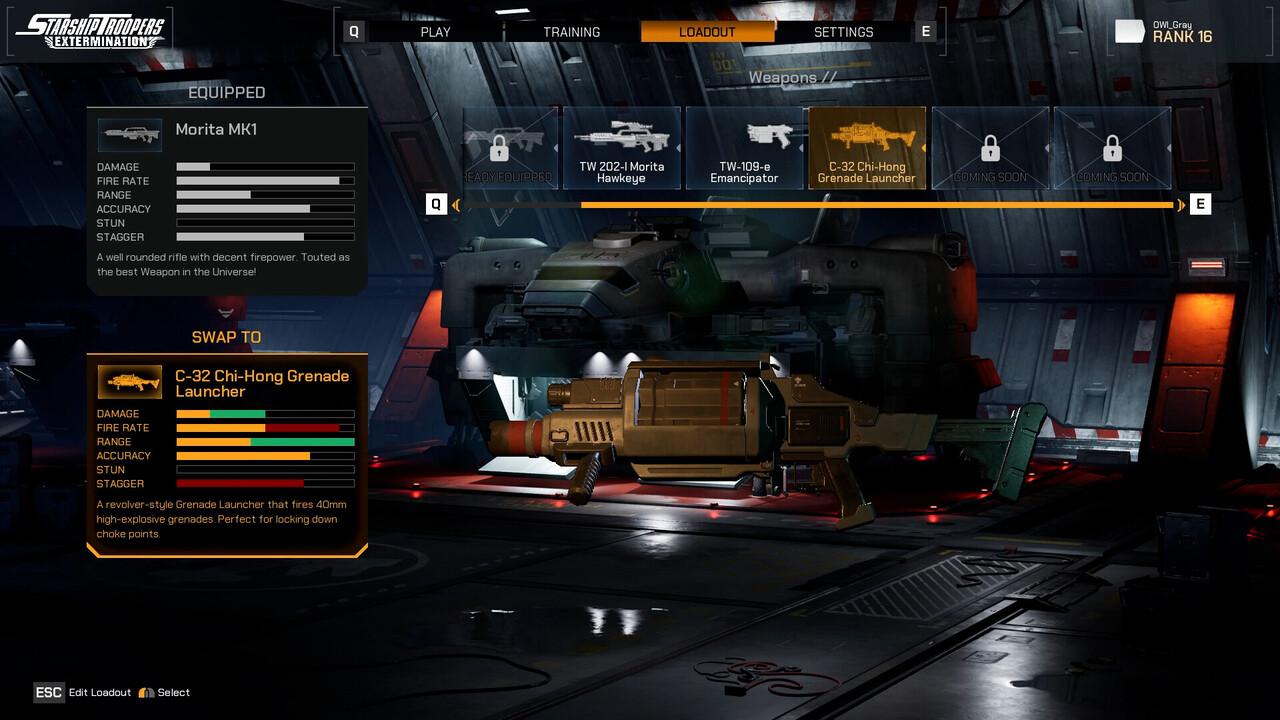1280x720 pixels.
Task: Switch to the PLAY tab
Action: tap(435, 32)
